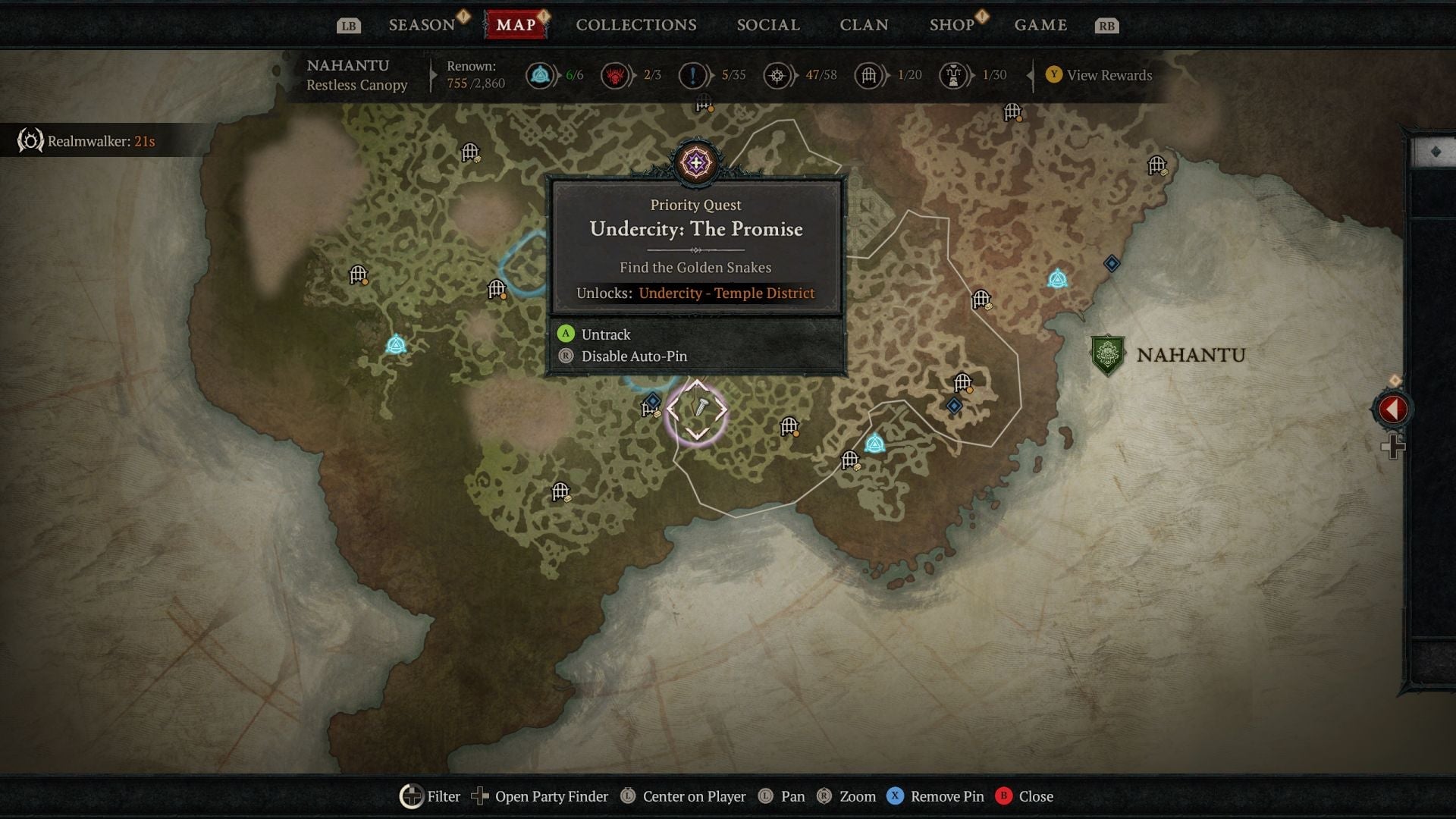
Task: Click the Undercity priority quest map marker
Action: 696,163
